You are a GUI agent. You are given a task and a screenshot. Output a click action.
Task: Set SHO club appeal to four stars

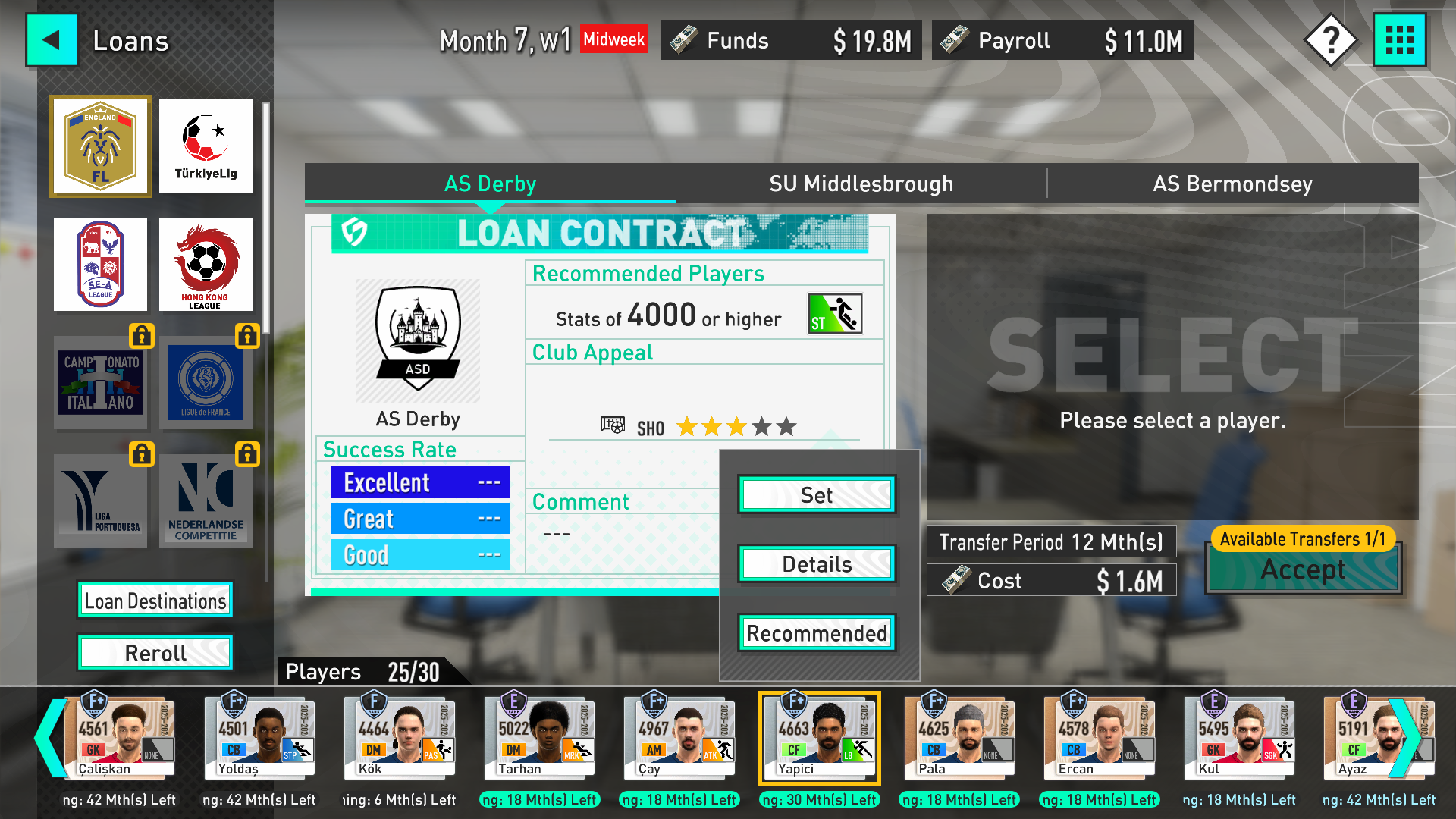tap(761, 426)
